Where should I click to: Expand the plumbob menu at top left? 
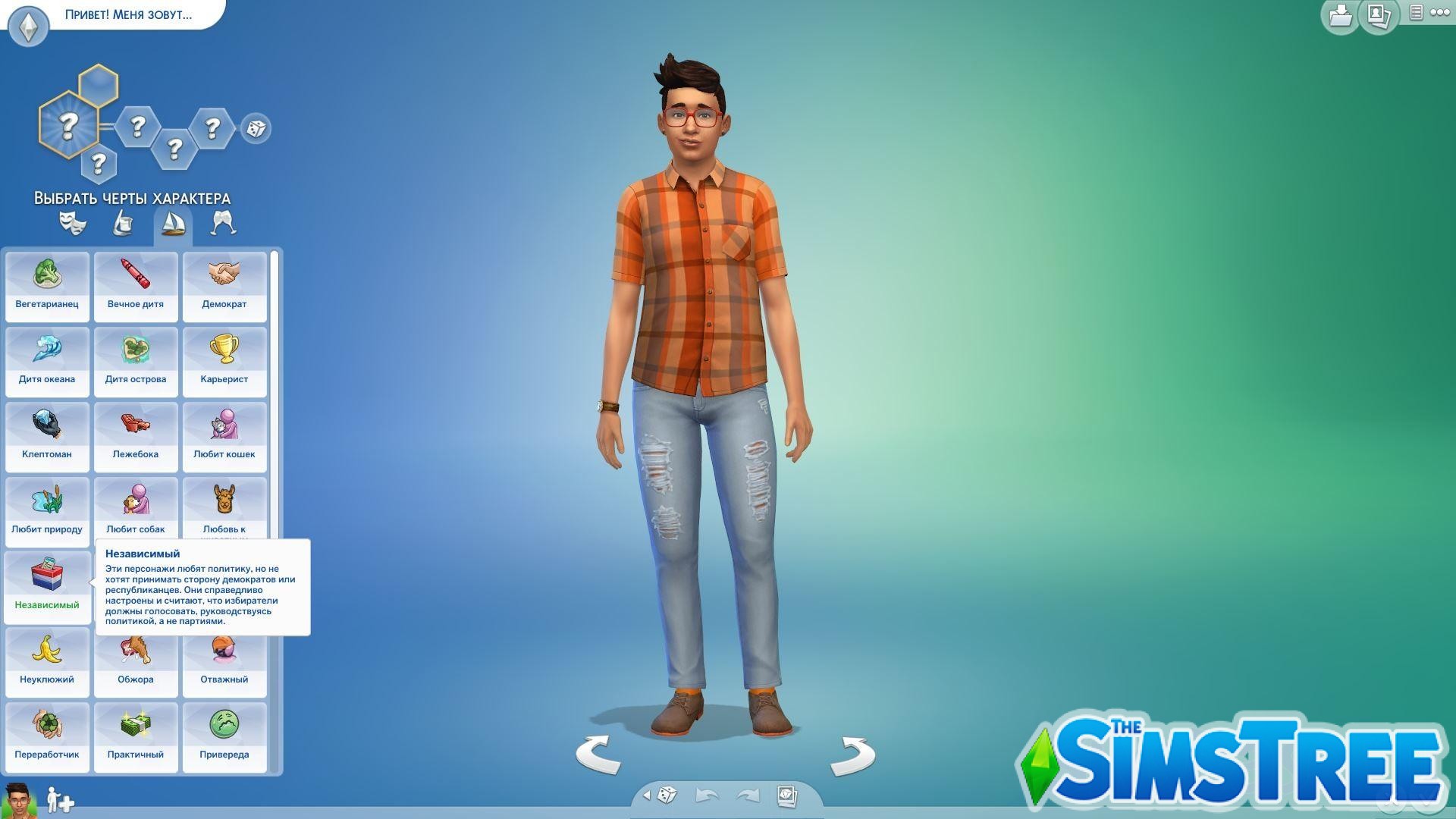tap(28, 26)
